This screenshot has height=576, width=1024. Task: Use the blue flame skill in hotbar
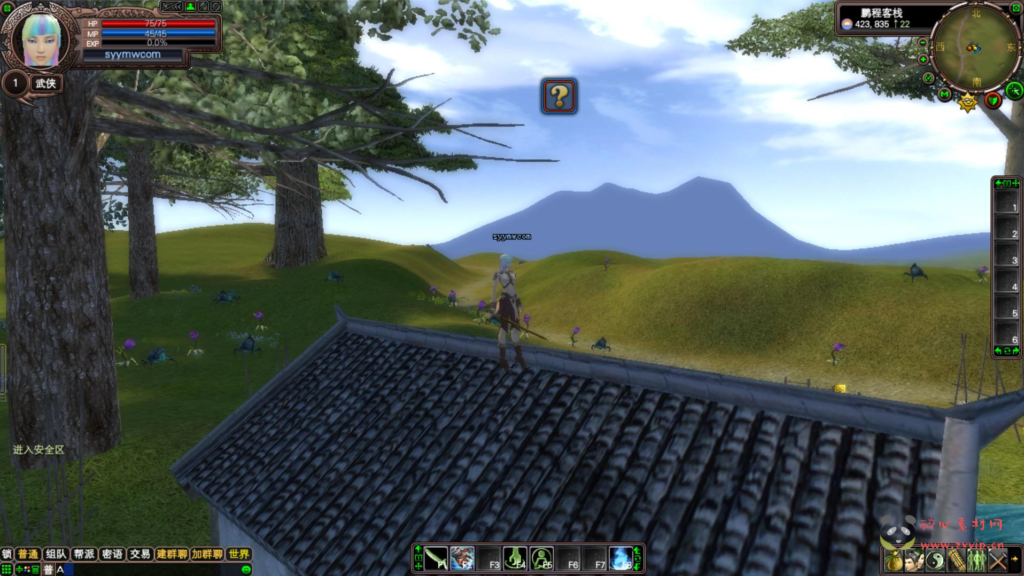pos(620,558)
